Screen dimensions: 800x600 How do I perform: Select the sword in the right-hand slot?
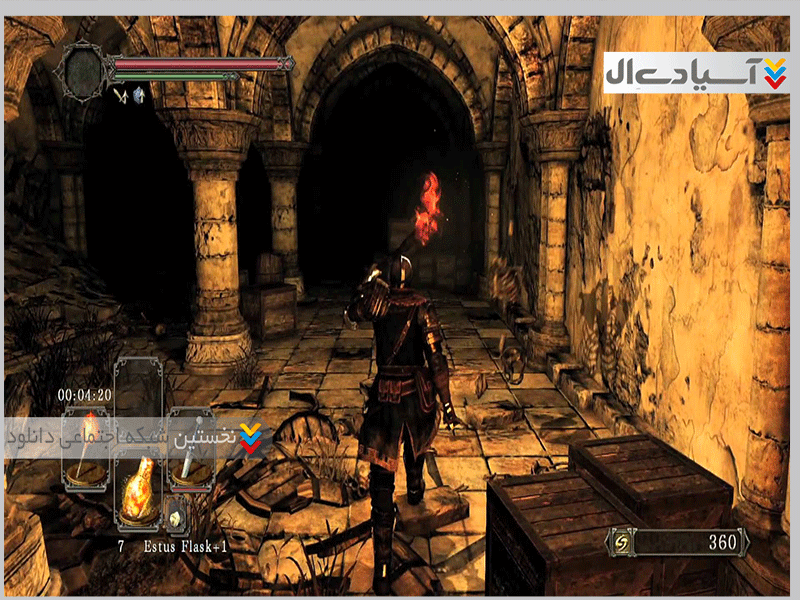pos(189,450)
